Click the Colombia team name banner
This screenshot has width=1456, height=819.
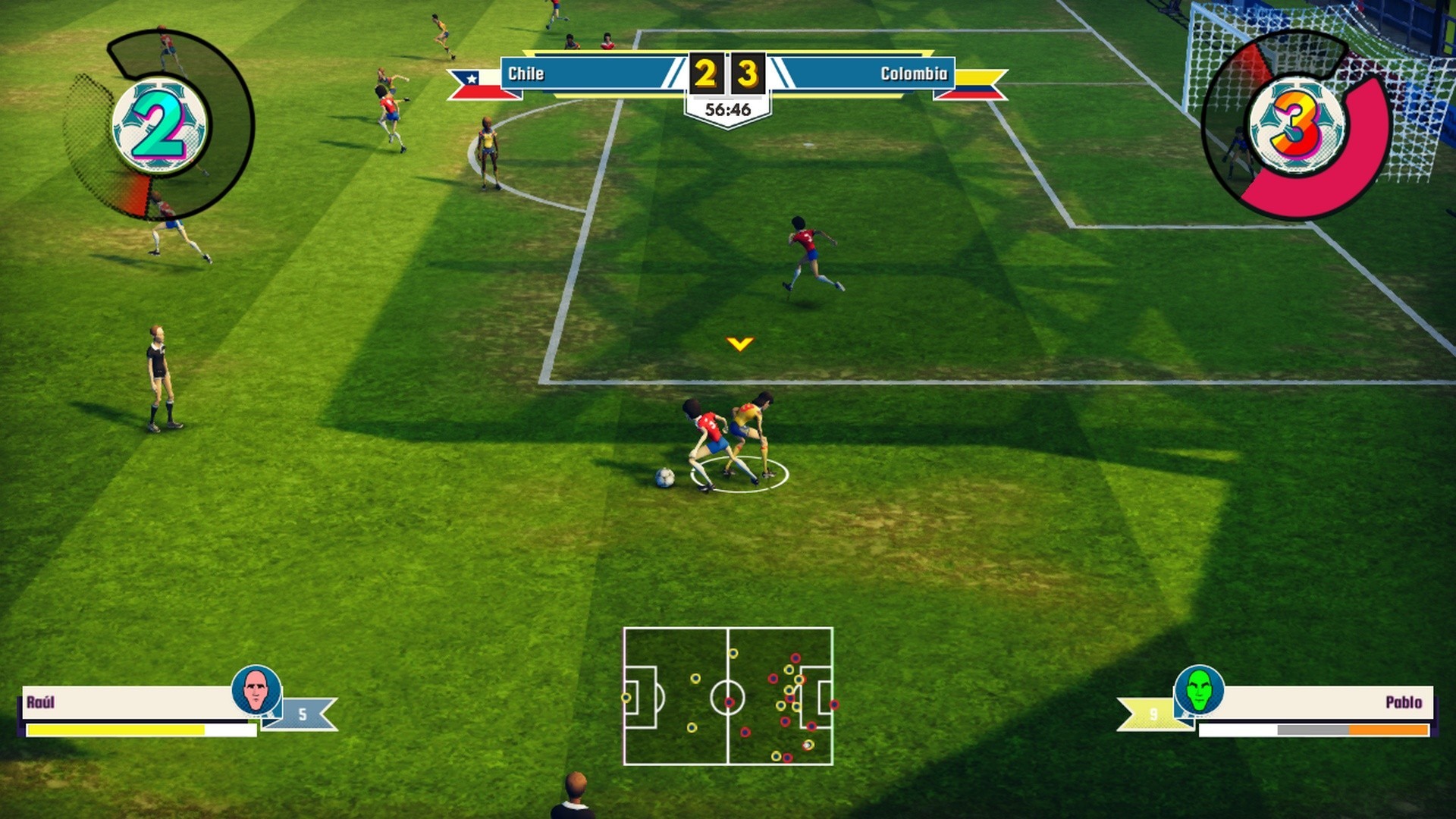point(864,74)
